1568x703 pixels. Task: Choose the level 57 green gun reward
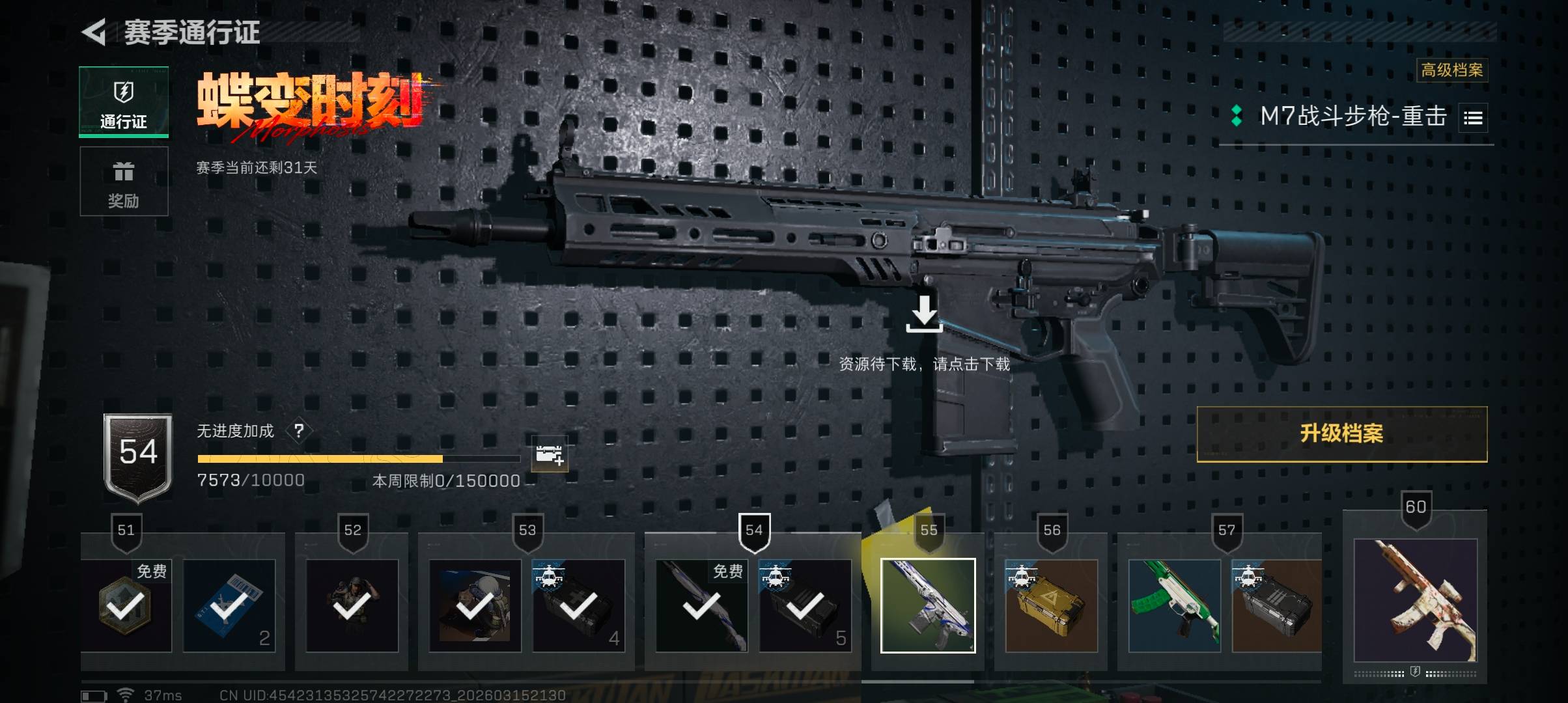click(x=1174, y=605)
